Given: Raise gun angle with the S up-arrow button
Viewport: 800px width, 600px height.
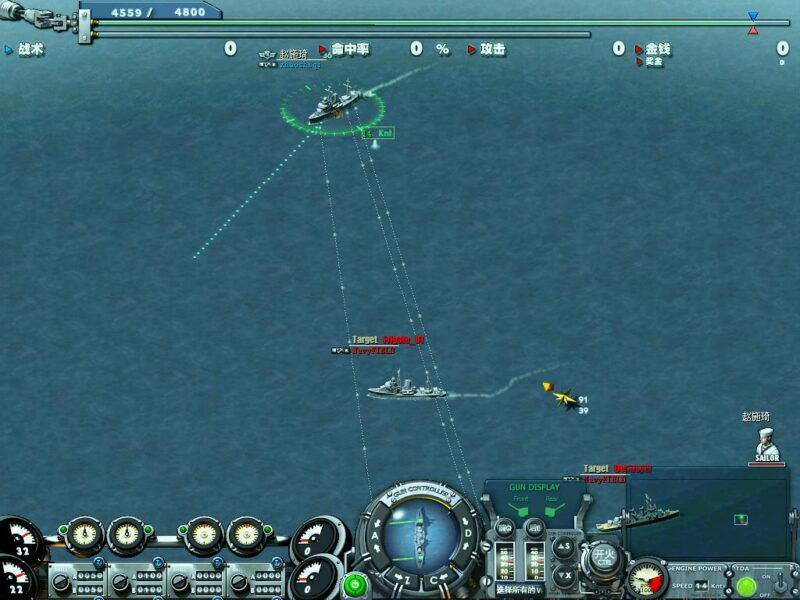Looking at the screenshot, I should [564, 547].
